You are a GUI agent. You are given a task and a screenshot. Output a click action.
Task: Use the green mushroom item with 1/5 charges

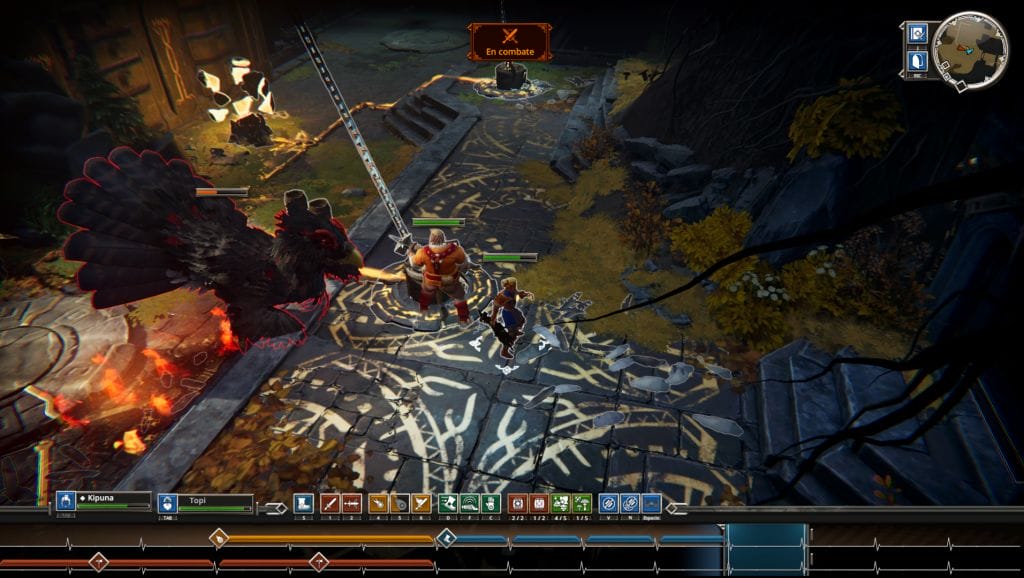tap(583, 503)
